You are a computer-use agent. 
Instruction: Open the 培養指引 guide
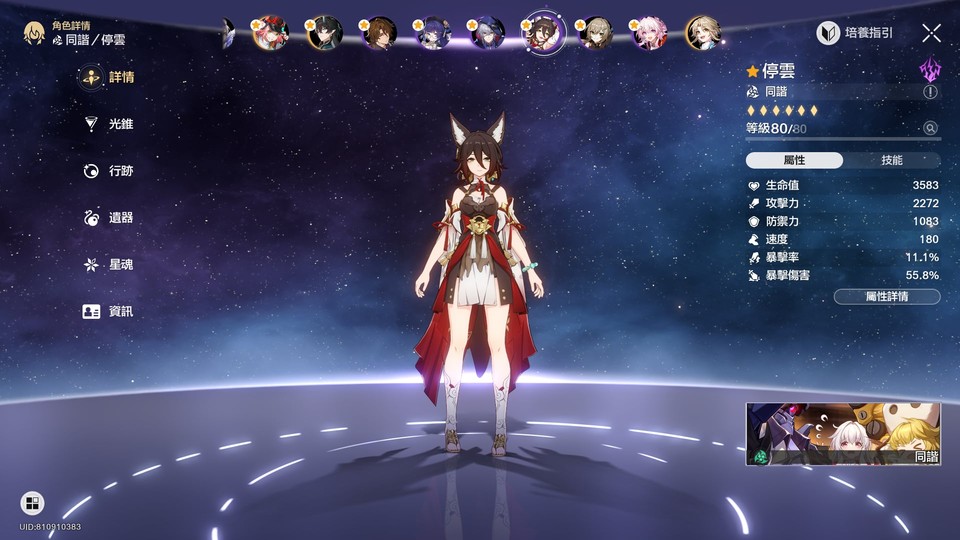(855, 33)
